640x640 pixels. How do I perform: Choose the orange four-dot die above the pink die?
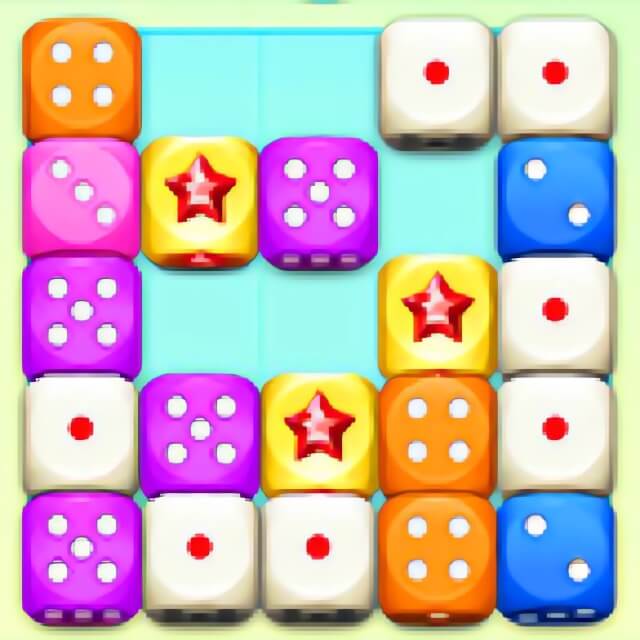click(81, 78)
